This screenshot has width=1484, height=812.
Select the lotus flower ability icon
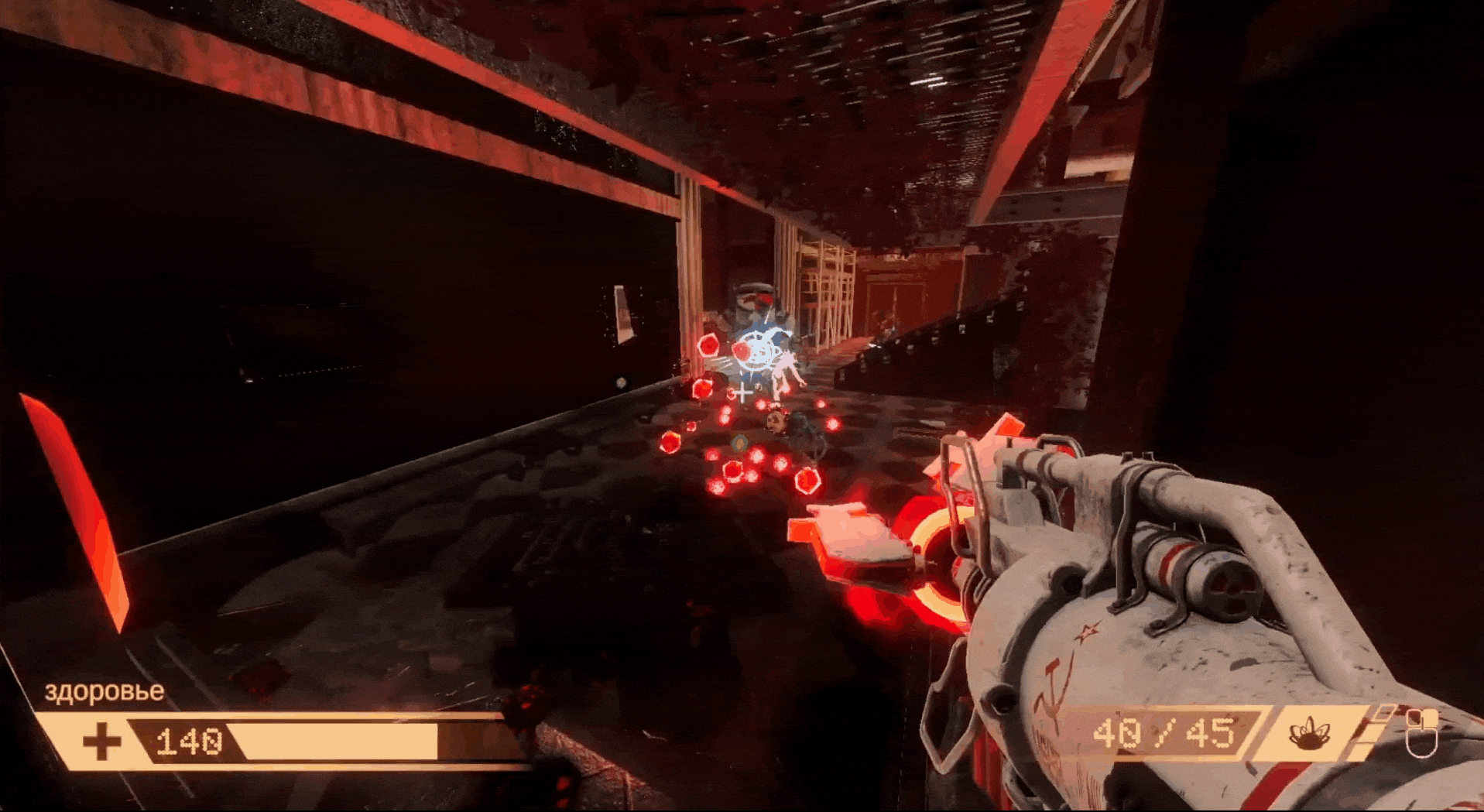pos(1308,732)
